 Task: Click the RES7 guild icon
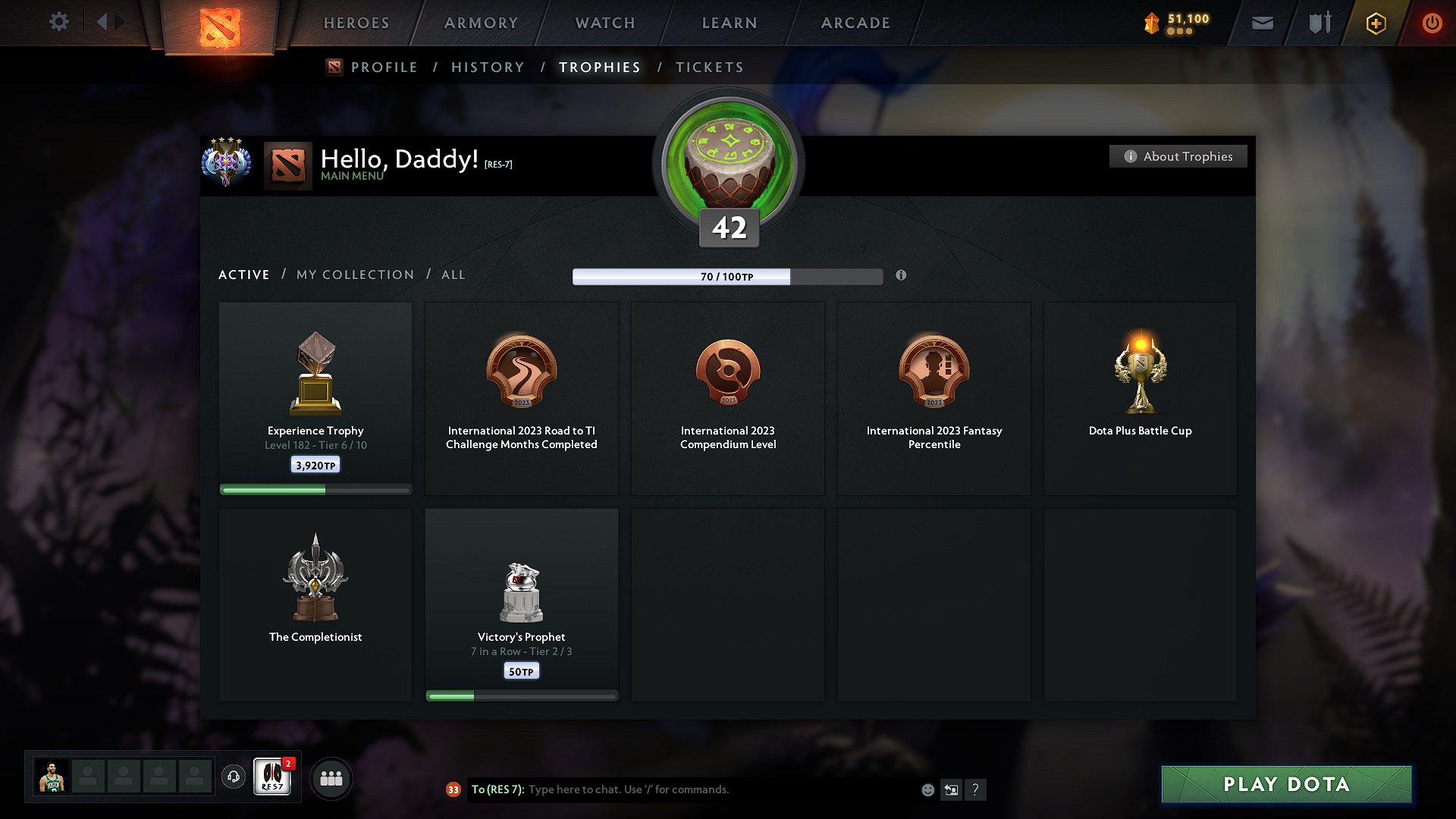272,778
